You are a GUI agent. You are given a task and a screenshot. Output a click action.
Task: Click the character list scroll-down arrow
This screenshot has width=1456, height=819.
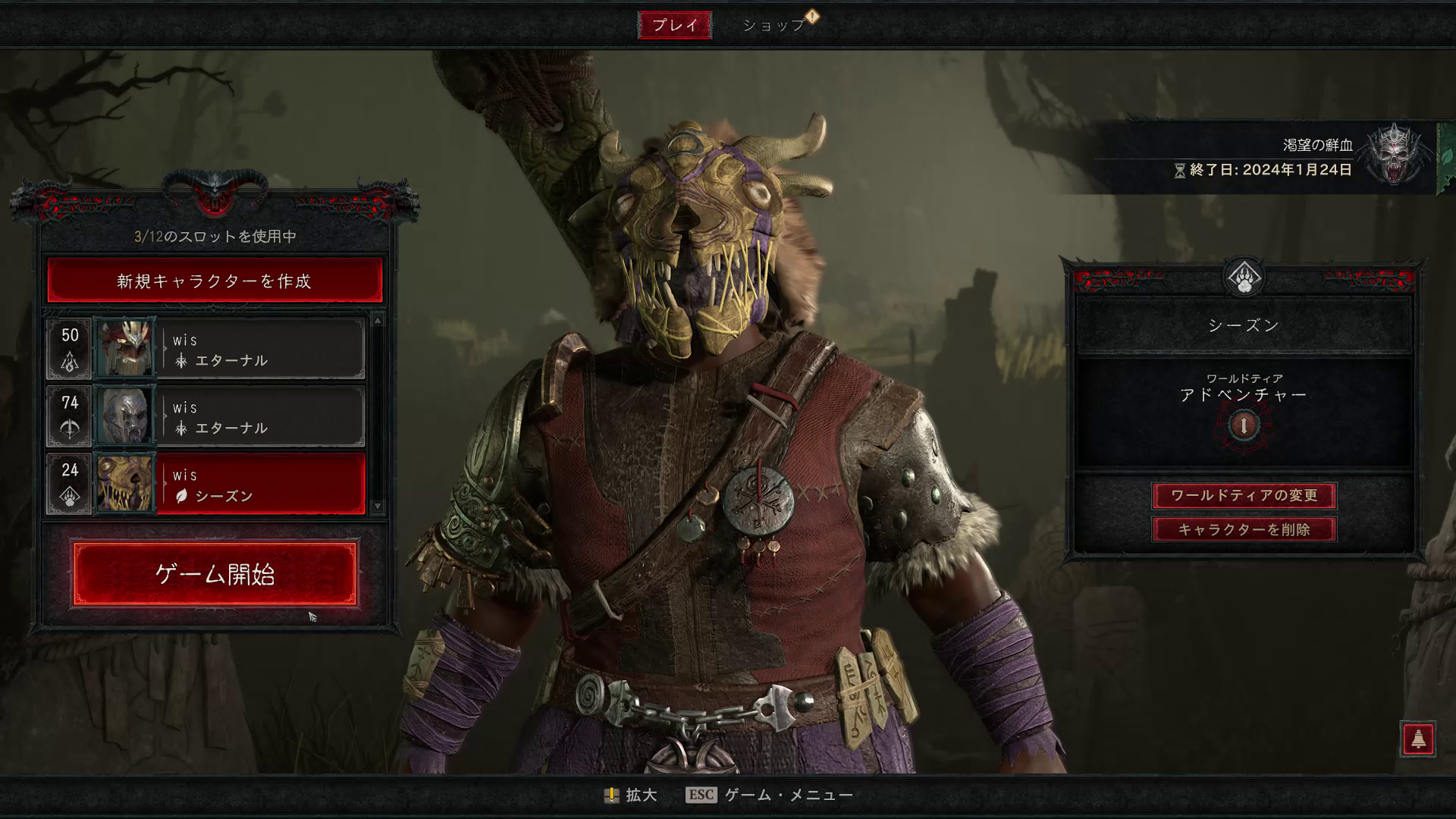coord(377,506)
